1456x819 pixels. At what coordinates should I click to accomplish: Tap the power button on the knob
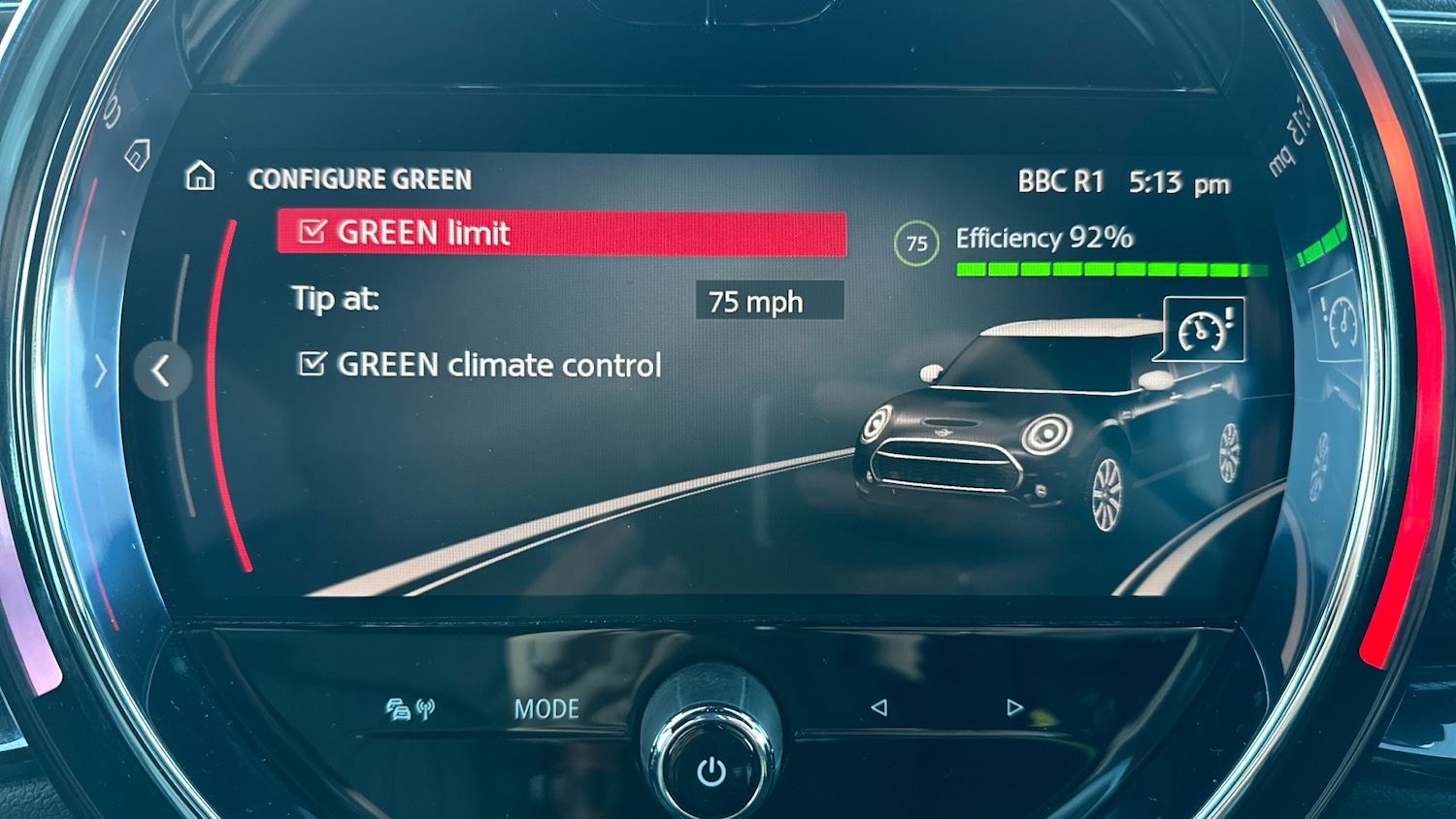click(711, 771)
